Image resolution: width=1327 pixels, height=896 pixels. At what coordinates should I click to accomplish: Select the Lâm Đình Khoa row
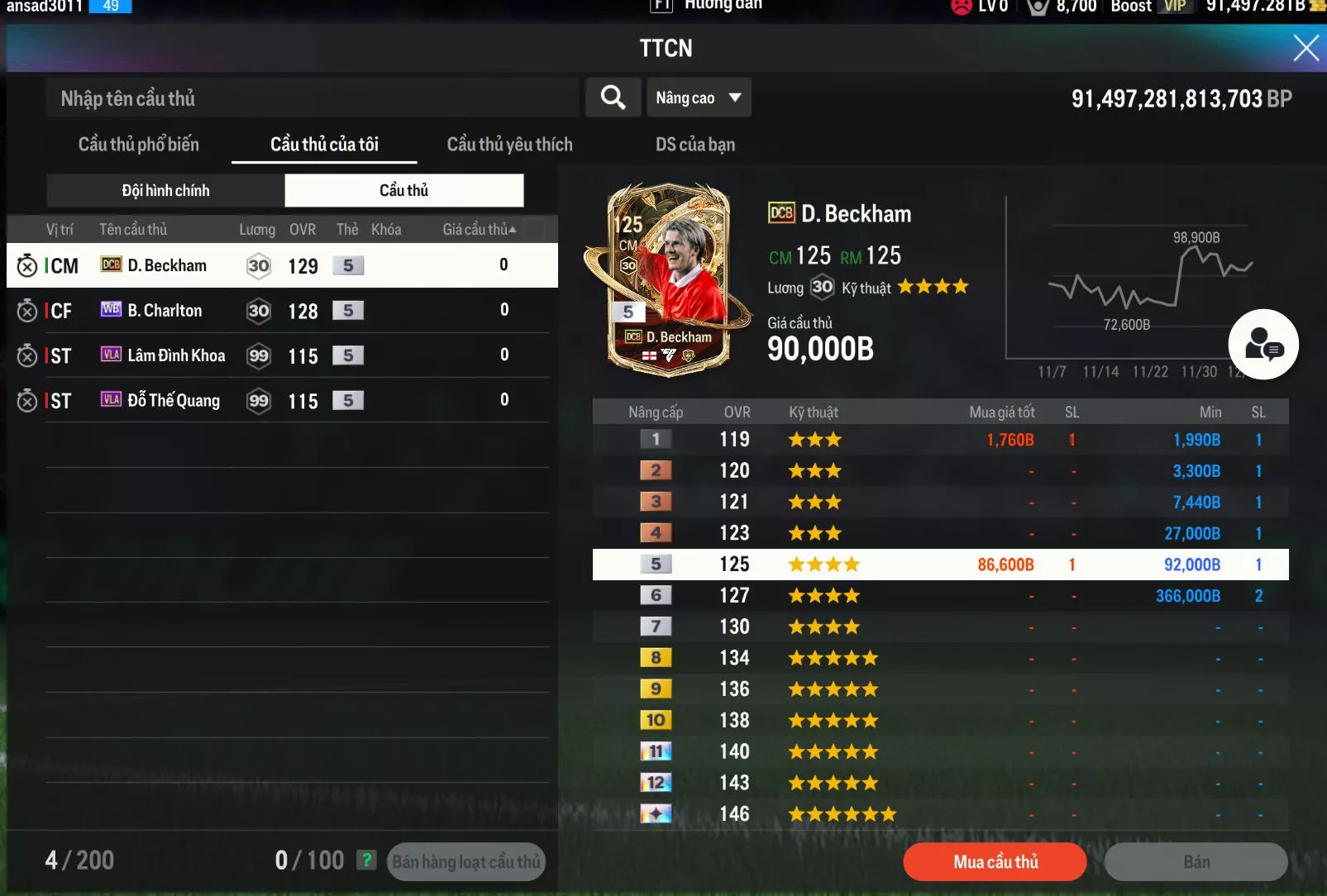coord(281,355)
